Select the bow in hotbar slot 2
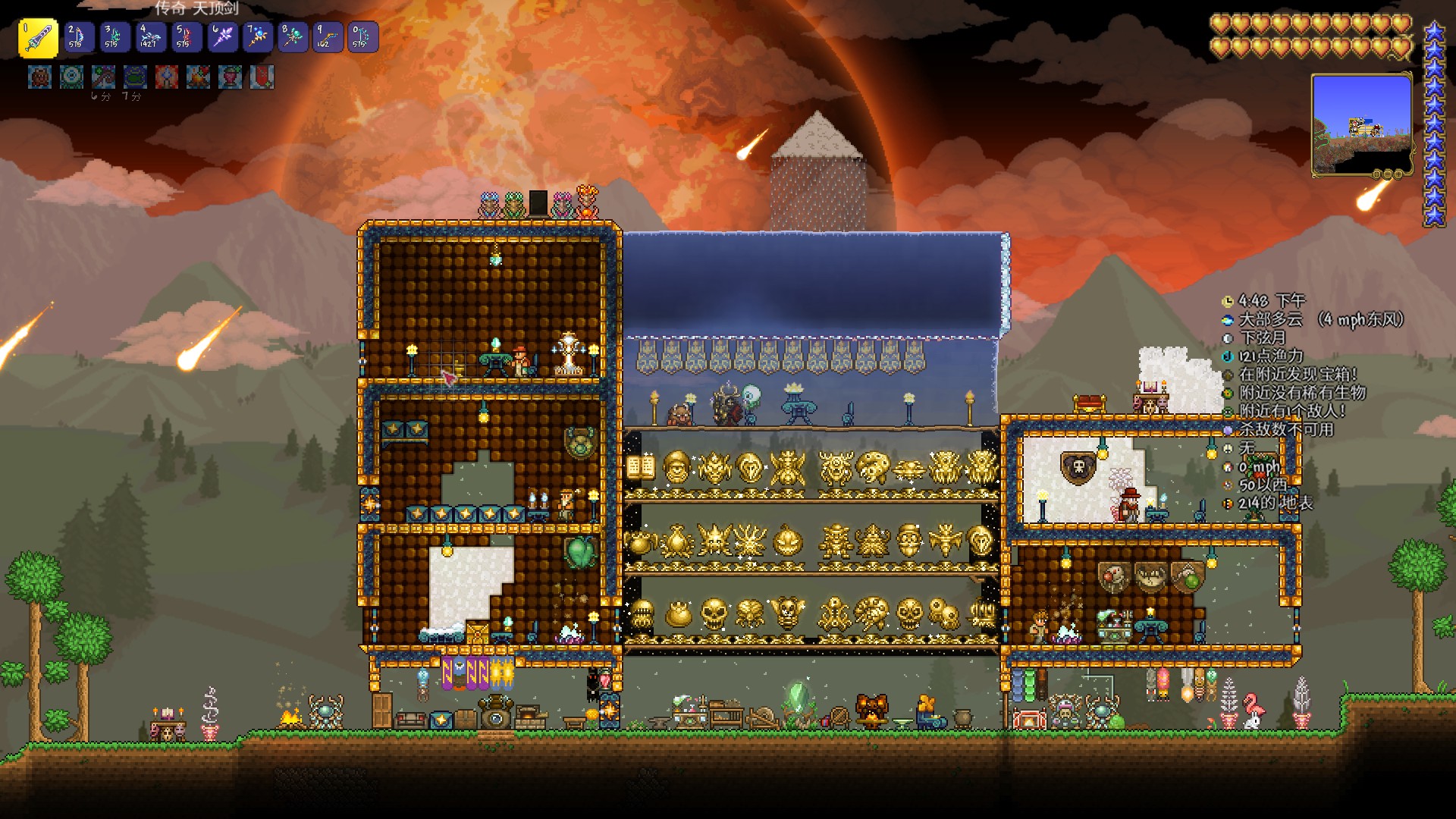The image size is (1456, 819). coord(78,37)
